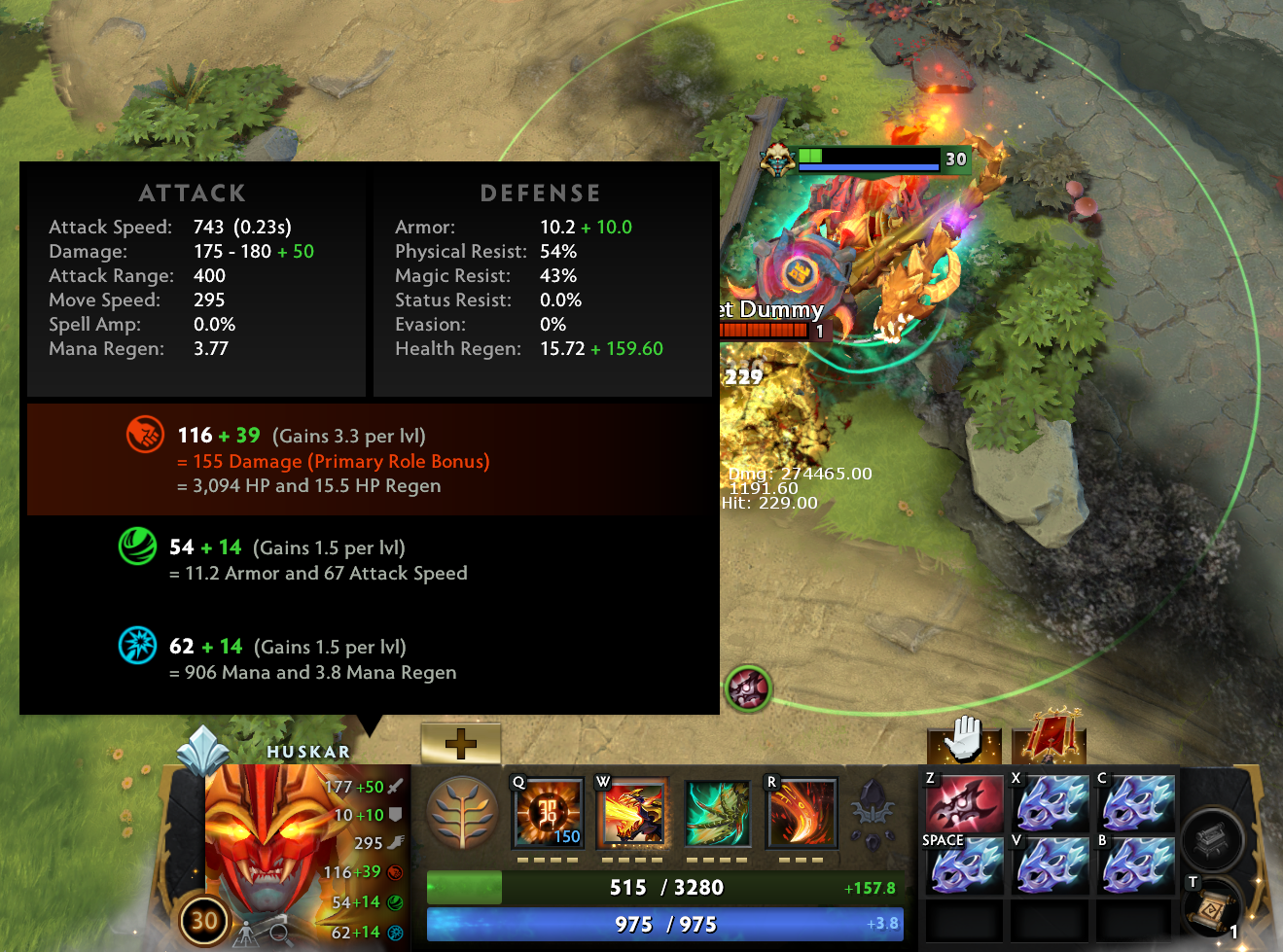The width and height of the screenshot is (1283, 952).
Task: Click the level 30 badge on the portrait
Action: point(204,922)
